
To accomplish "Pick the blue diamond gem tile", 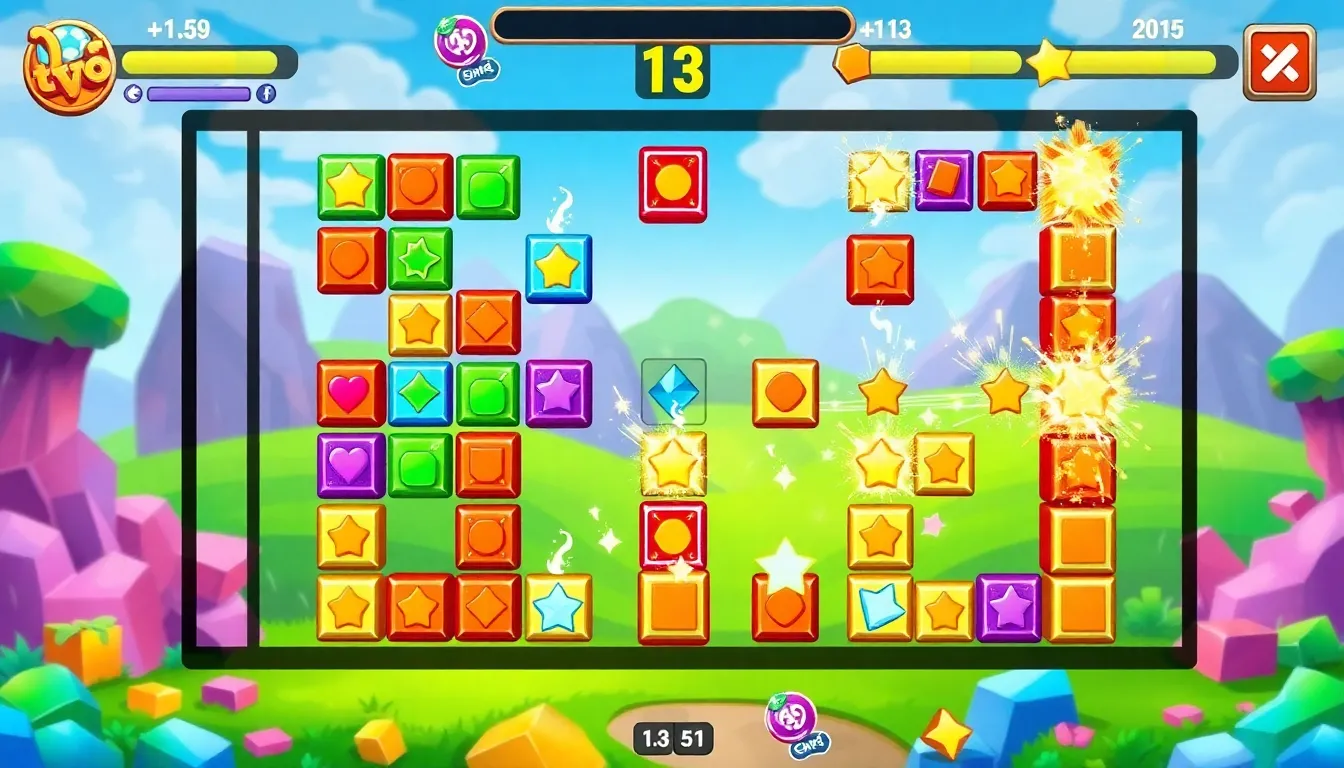I will point(673,391).
